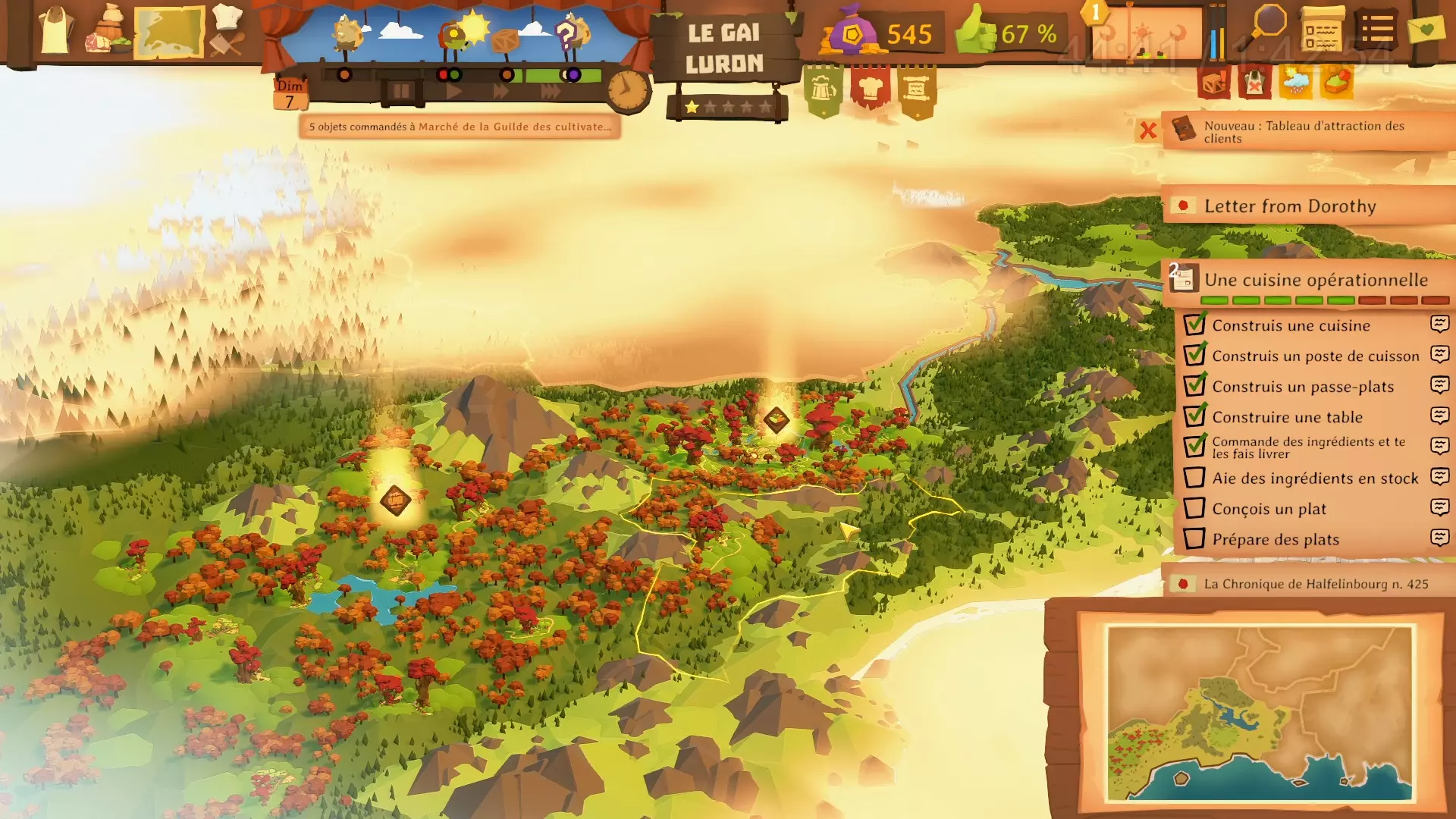Open the Letter from Dorothy entry

1289,206
